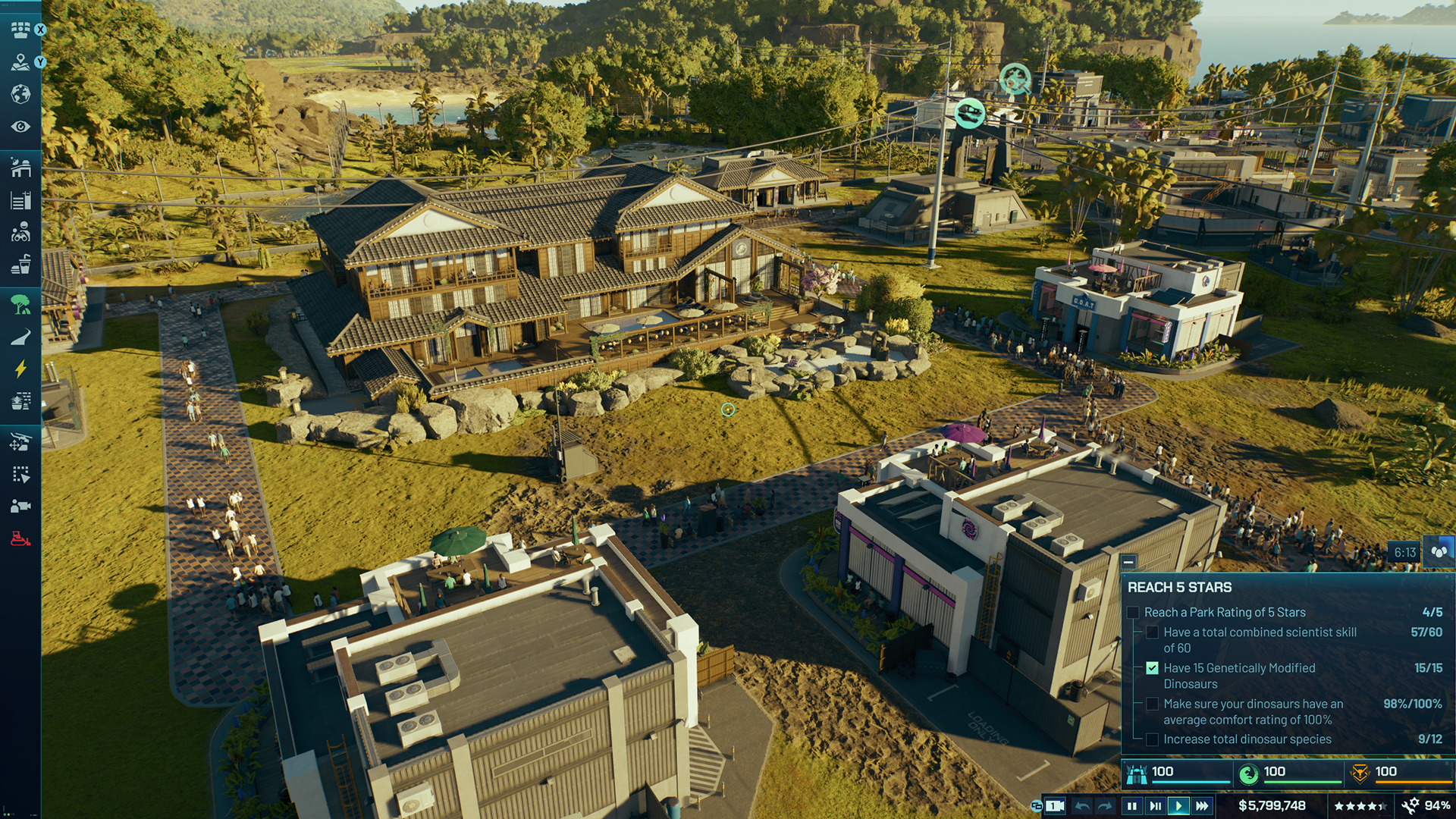Screen dimensions: 1456x819
Task: Click the dinosaur skull map marker
Action: click(969, 114)
